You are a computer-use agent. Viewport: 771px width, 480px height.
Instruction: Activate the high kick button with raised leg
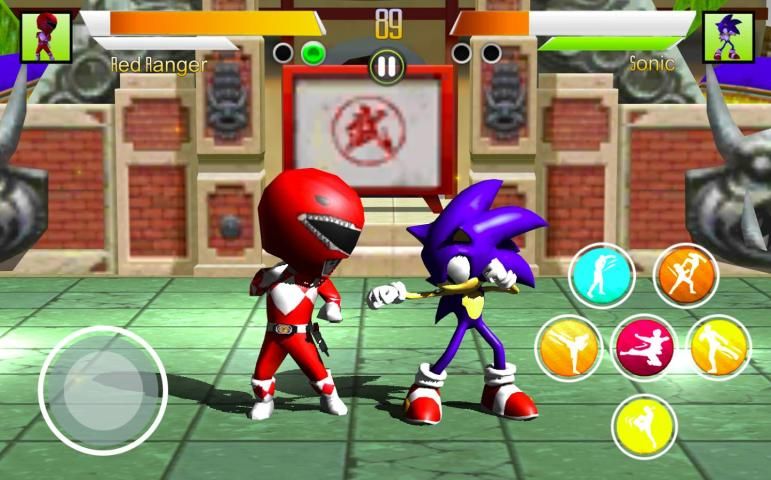568,347
